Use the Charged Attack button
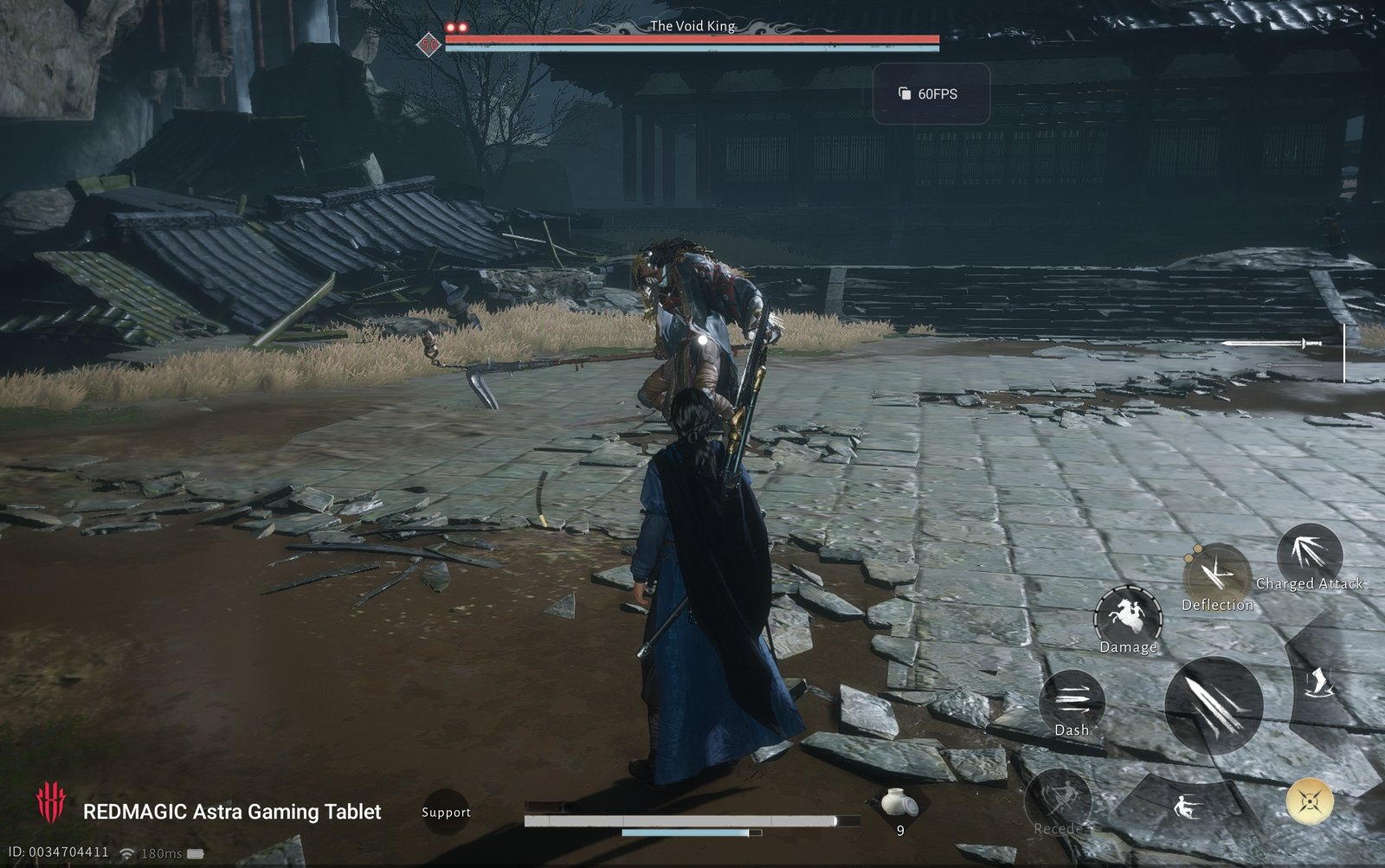The height and width of the screenshot is (868, 1385). [1309, 556]
